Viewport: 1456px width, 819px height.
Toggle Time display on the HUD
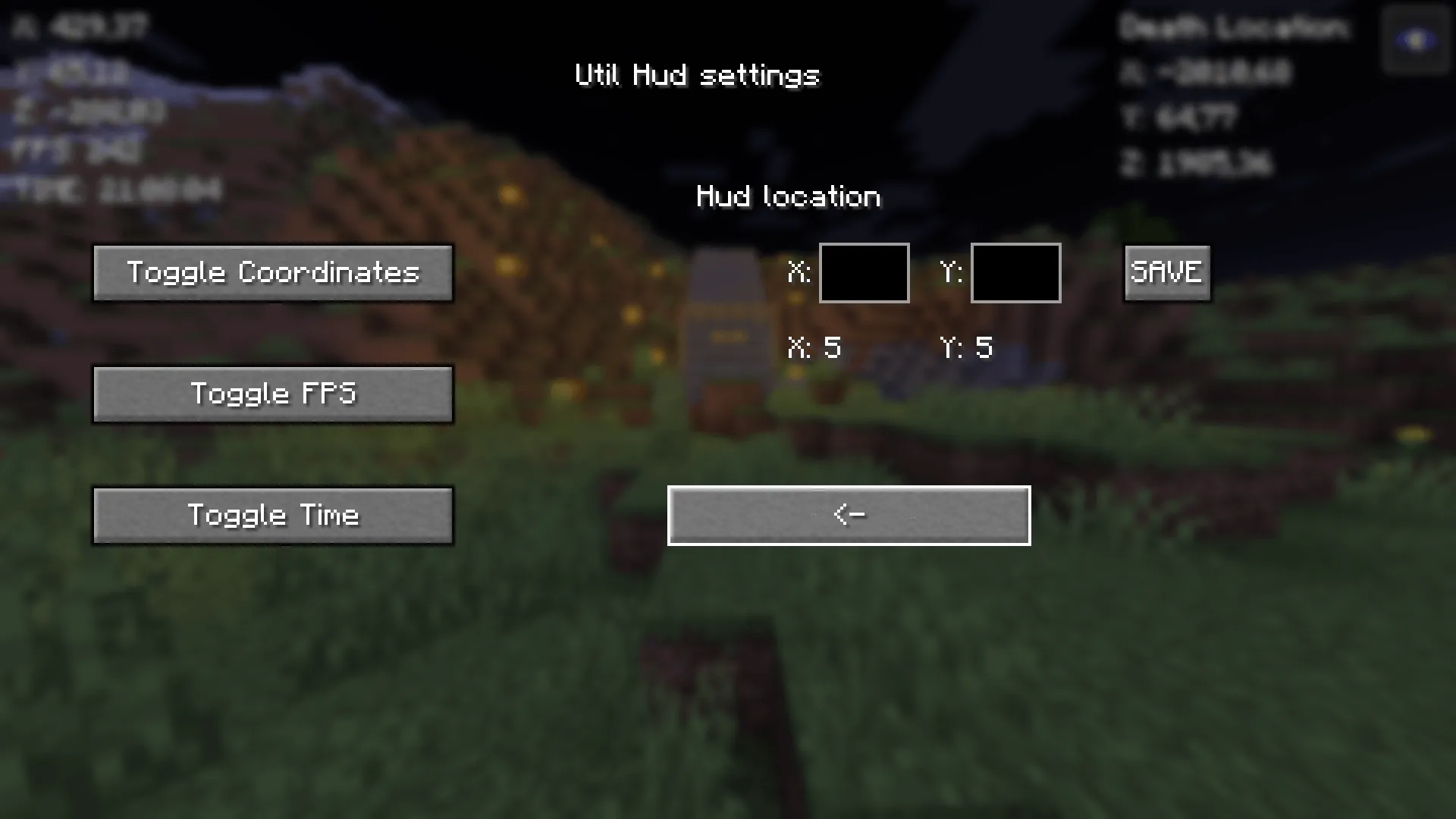(272, 515)
